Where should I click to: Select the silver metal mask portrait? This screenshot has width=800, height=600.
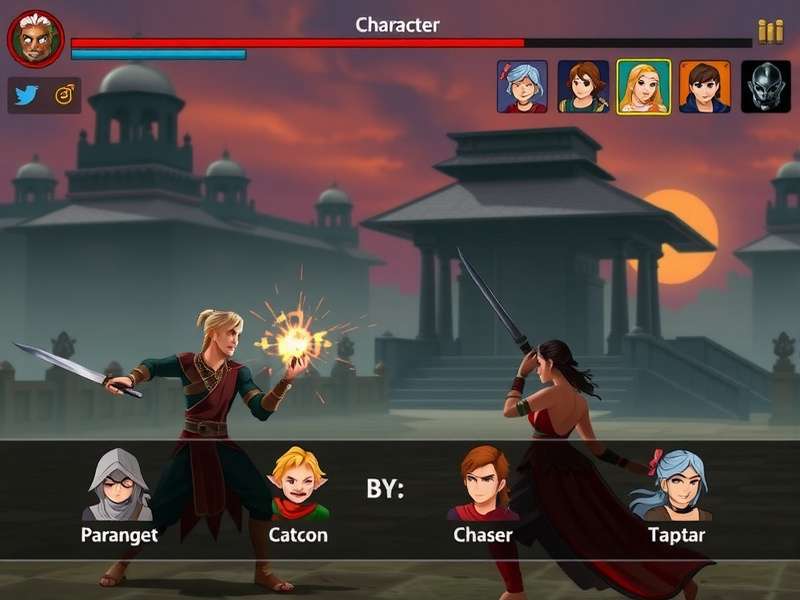click(x=766, y=87)
